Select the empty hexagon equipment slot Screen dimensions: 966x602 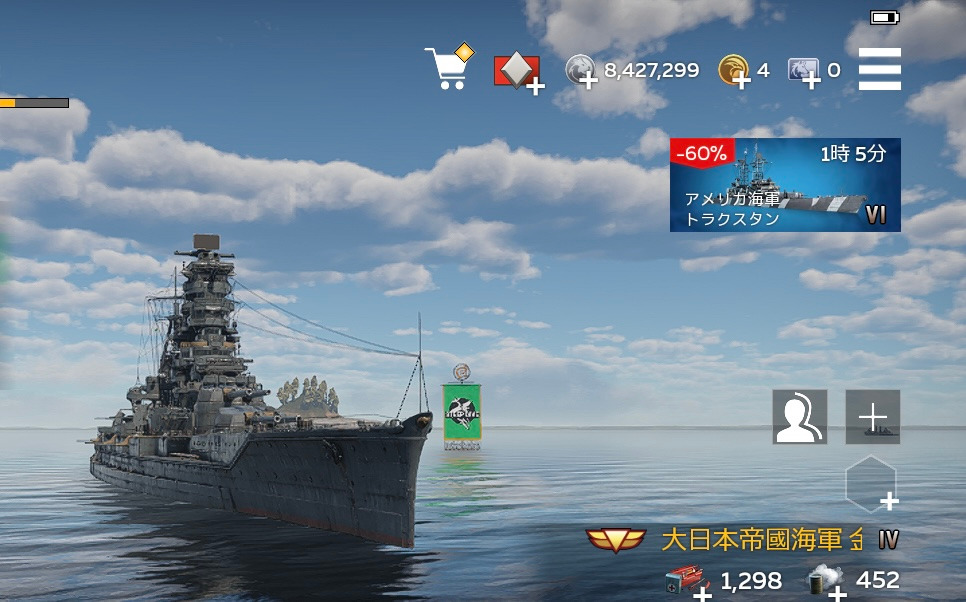point(871,485)
